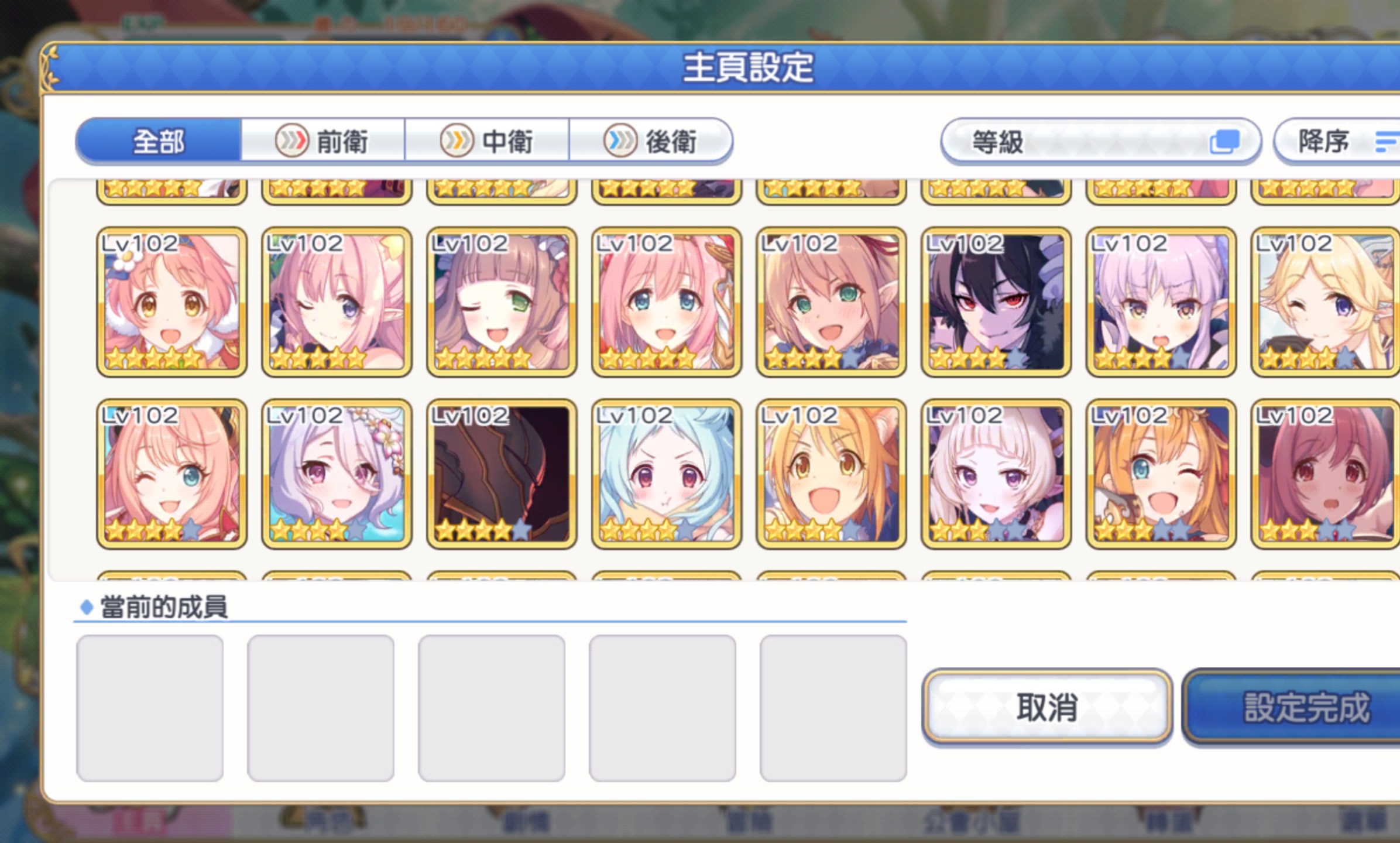Choose the dark red-haired blushing girl portrait
The width and height of the screenshot is (1400, 843).
1324,474
